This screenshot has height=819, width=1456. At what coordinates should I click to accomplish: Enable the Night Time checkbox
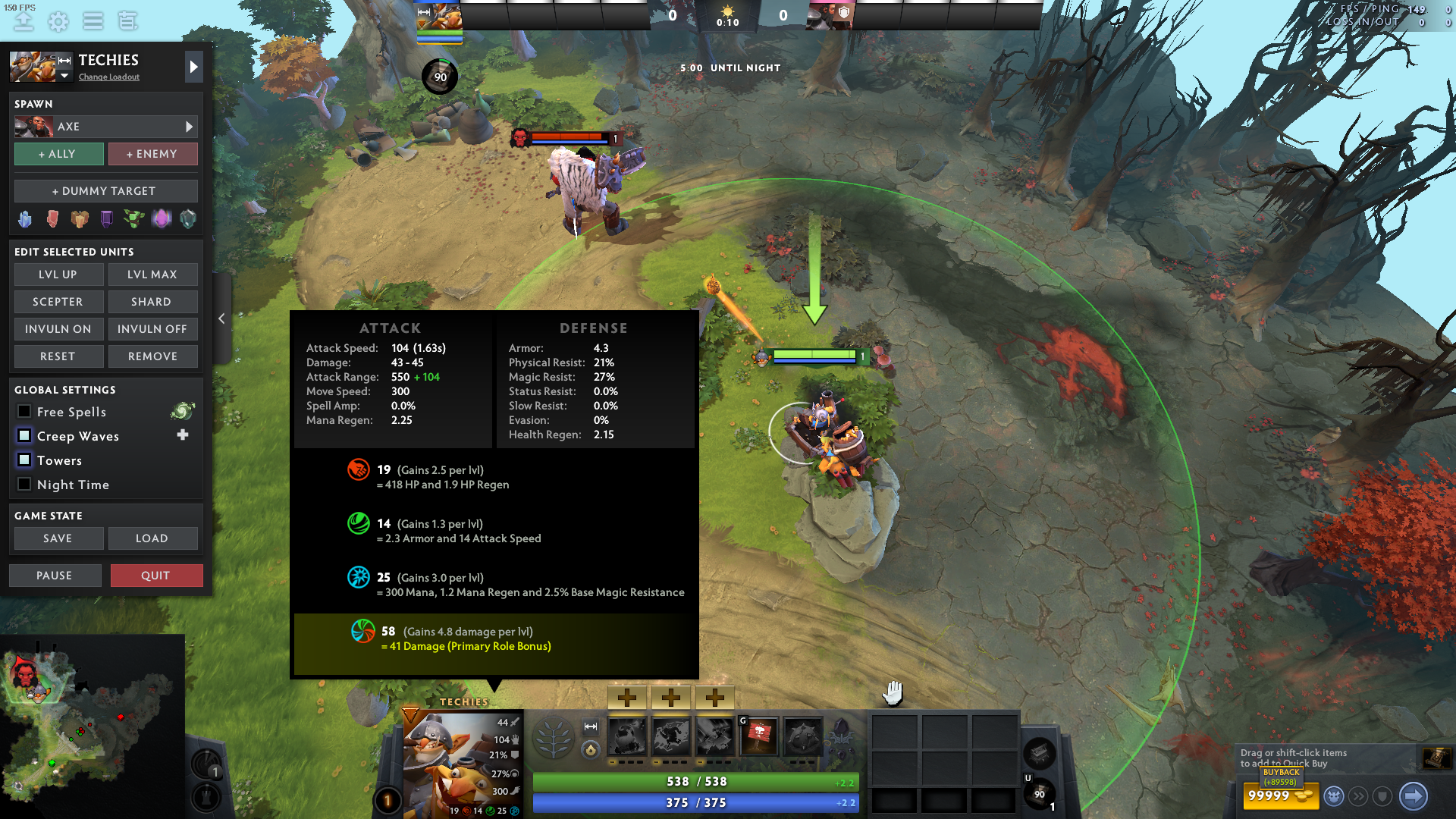coord(24,485)
